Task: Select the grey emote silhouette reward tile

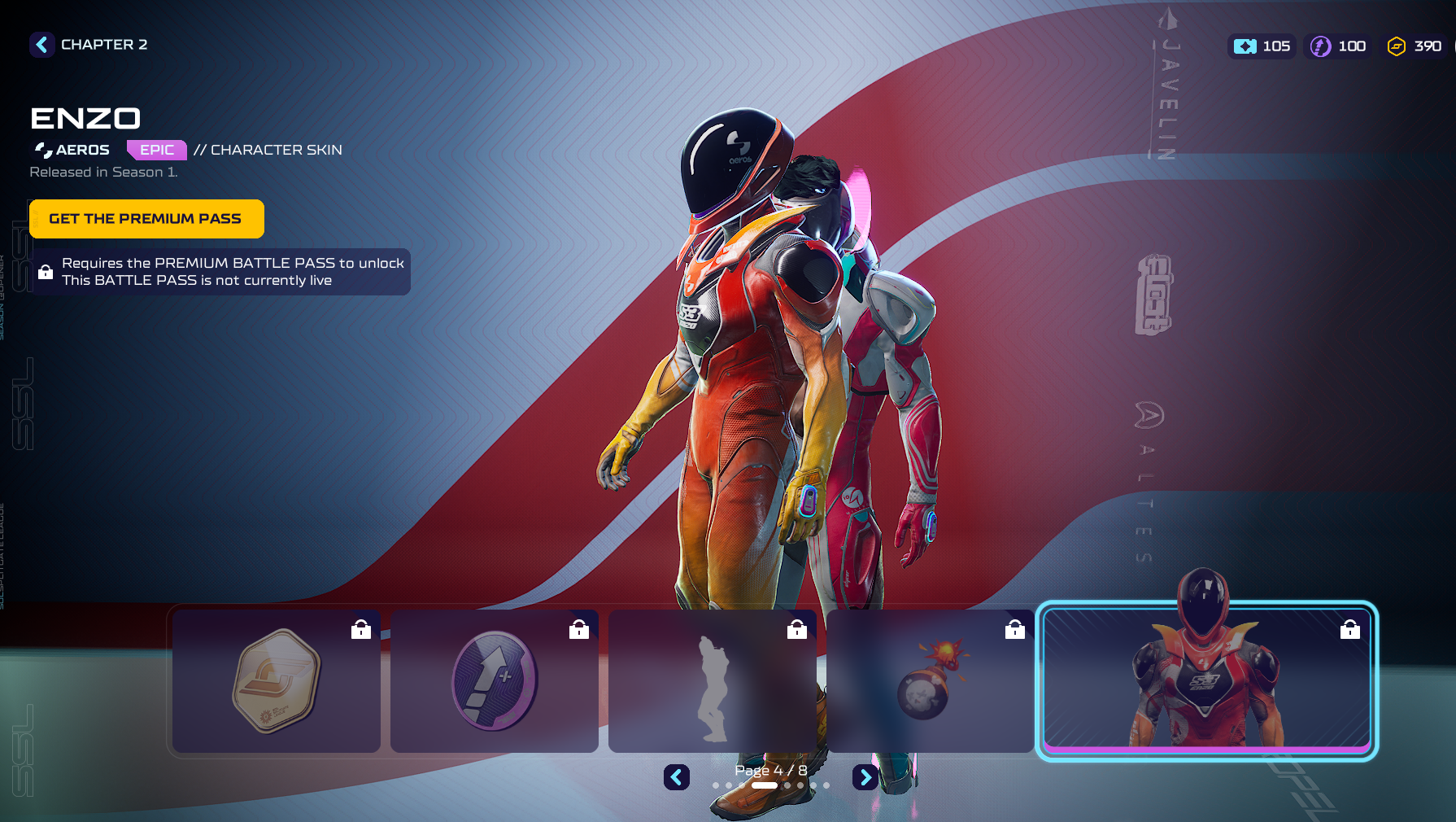Action: 713,681
